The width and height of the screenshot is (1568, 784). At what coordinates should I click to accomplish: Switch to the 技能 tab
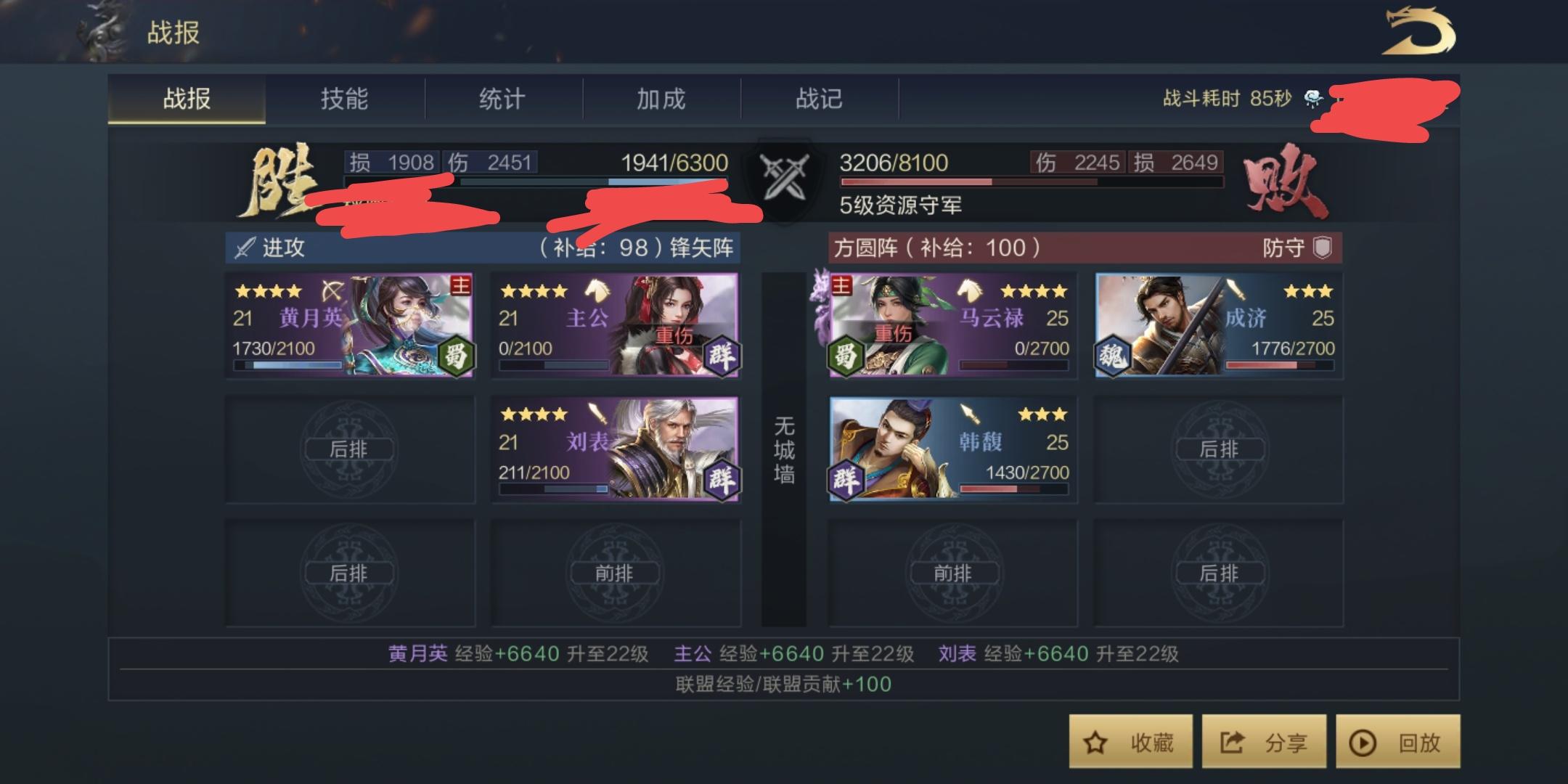click(343, 99)
